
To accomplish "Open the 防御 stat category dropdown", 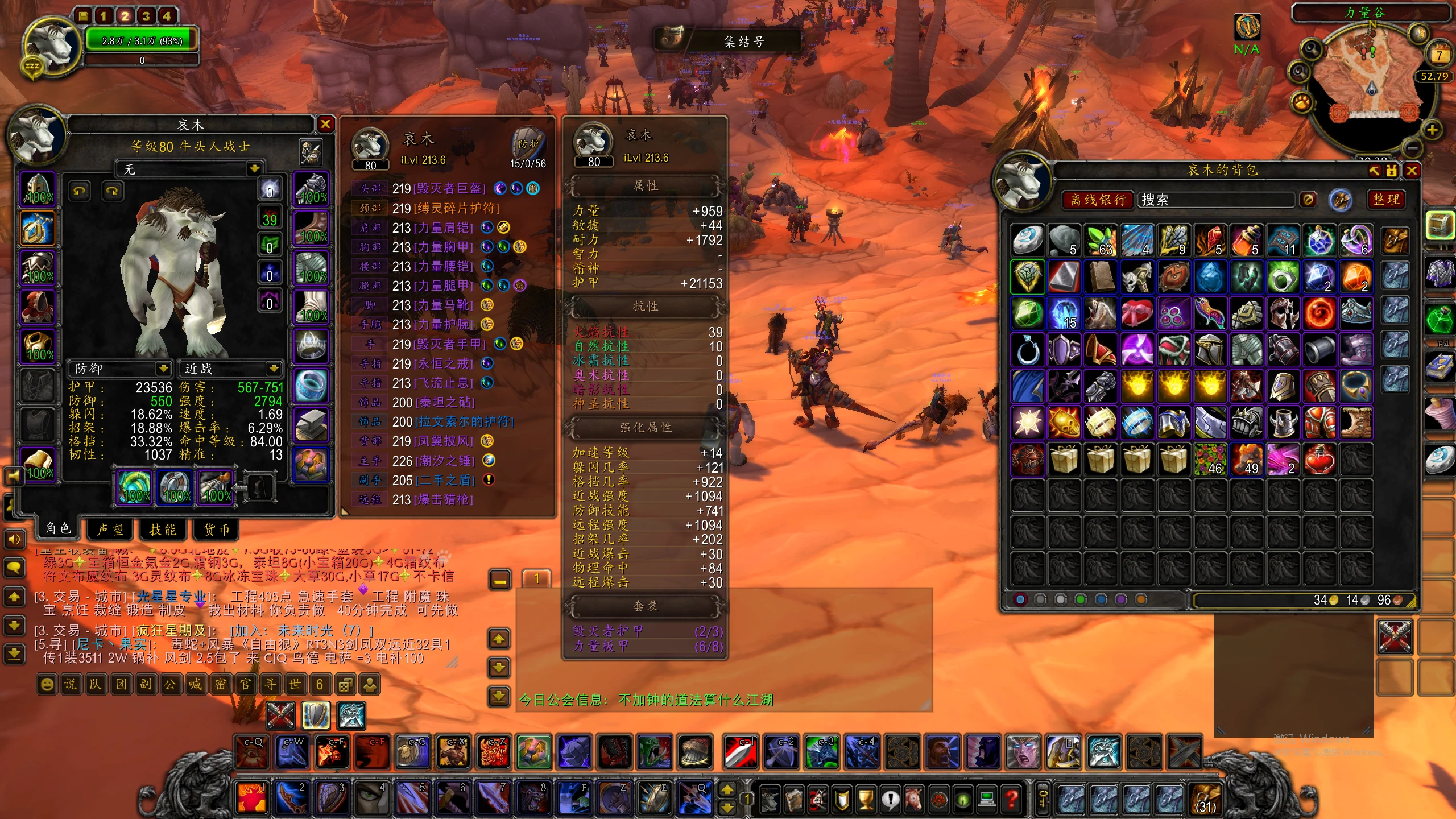I will tap(163, 369).
